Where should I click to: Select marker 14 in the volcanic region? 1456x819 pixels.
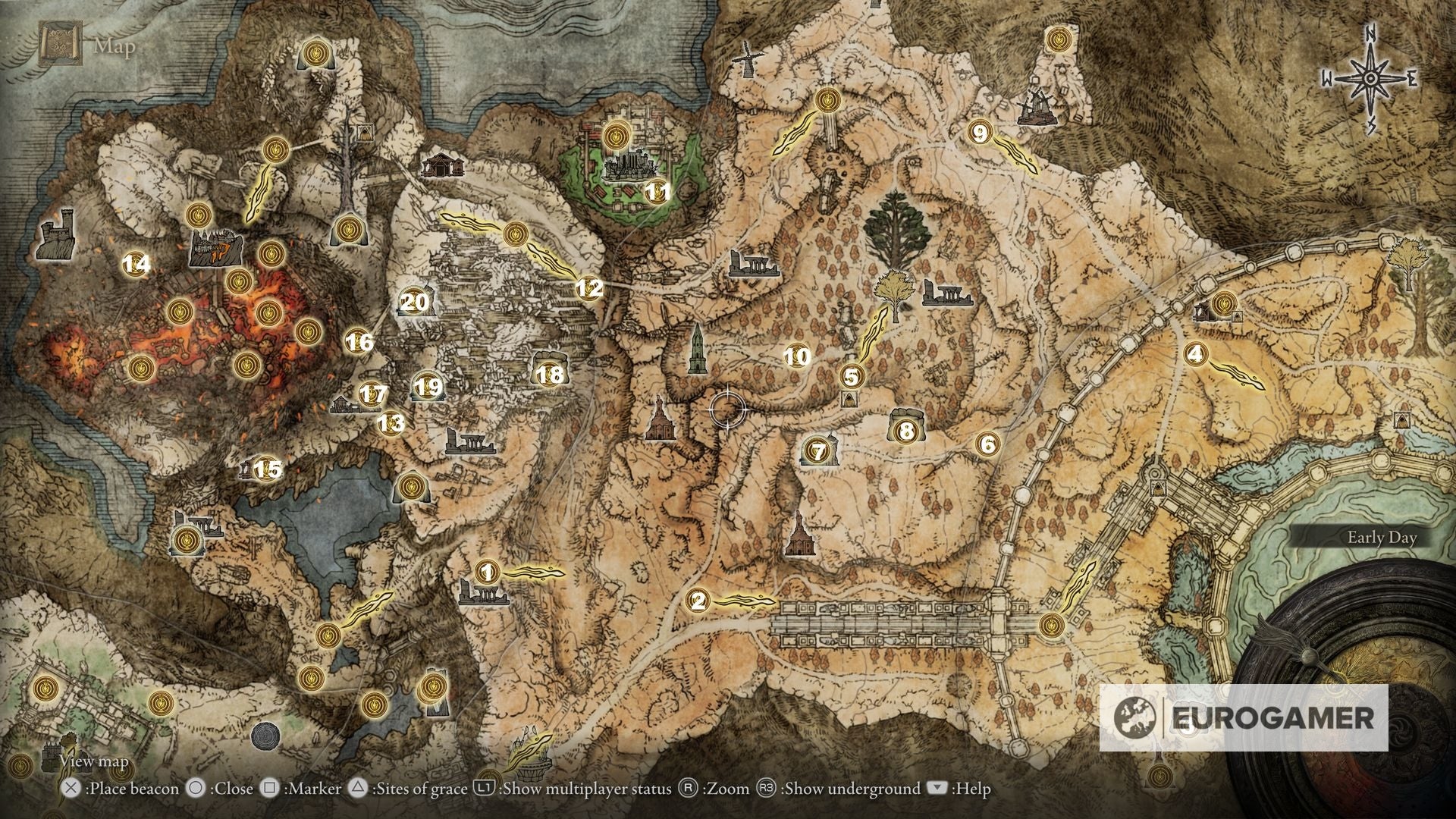tap(136, 265)
